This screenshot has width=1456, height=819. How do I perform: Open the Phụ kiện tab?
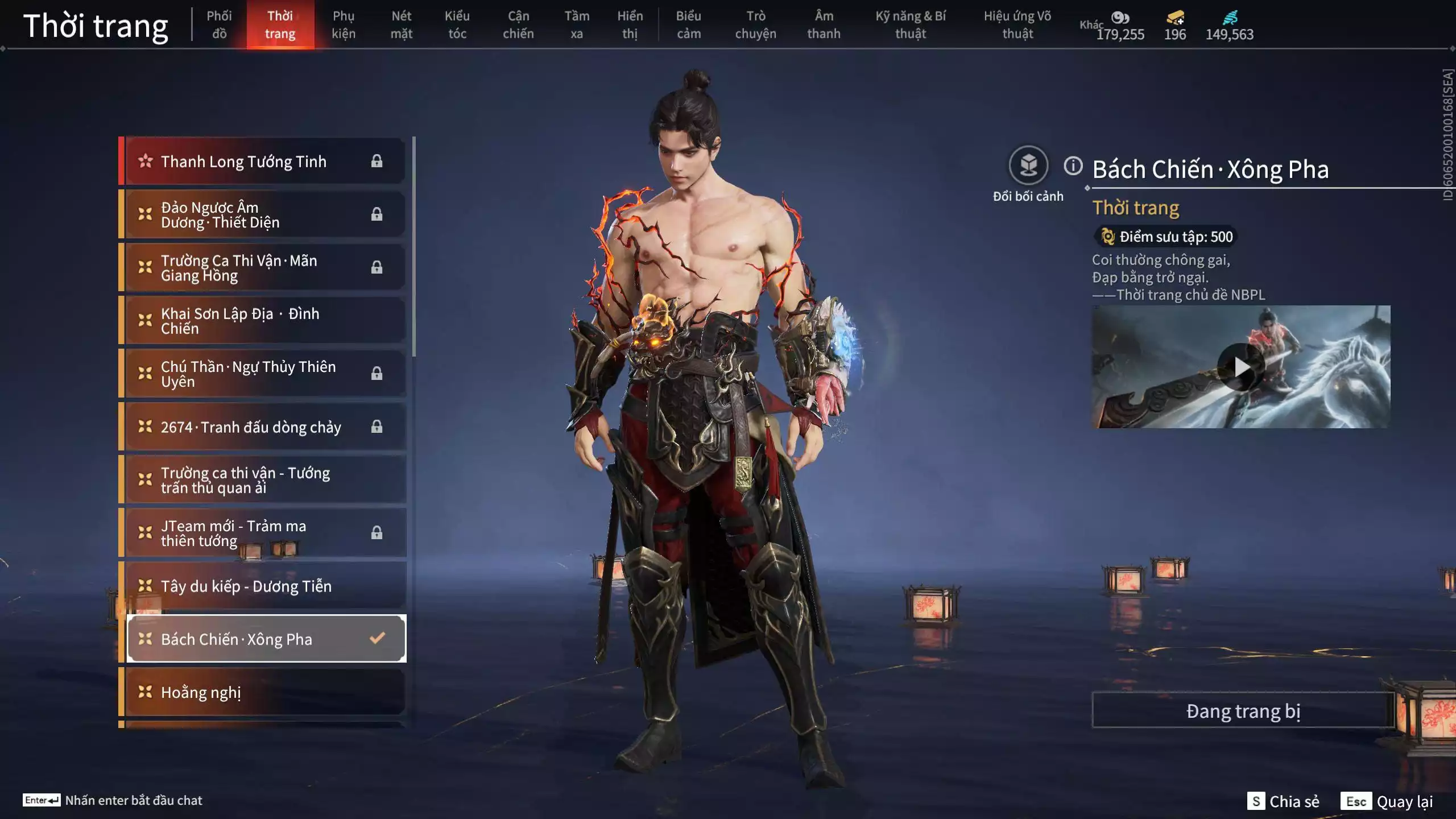click(344, 25)
